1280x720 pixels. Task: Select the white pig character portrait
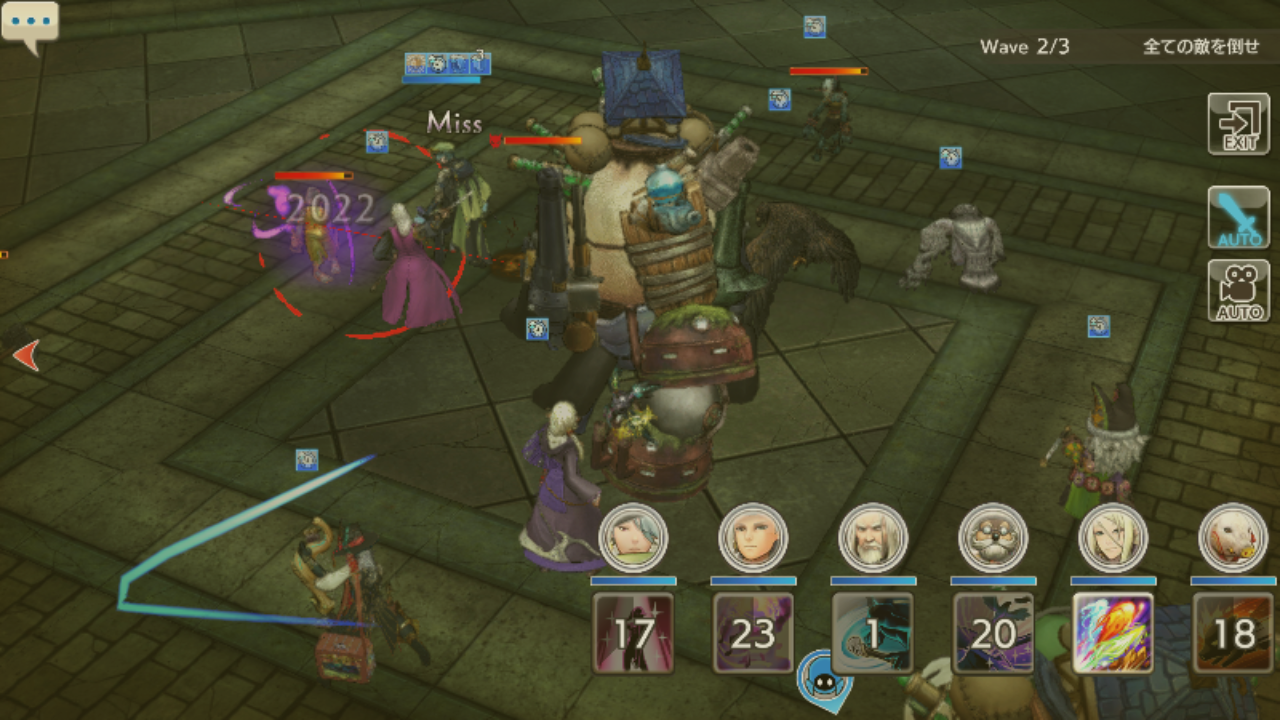point(1233,537)
